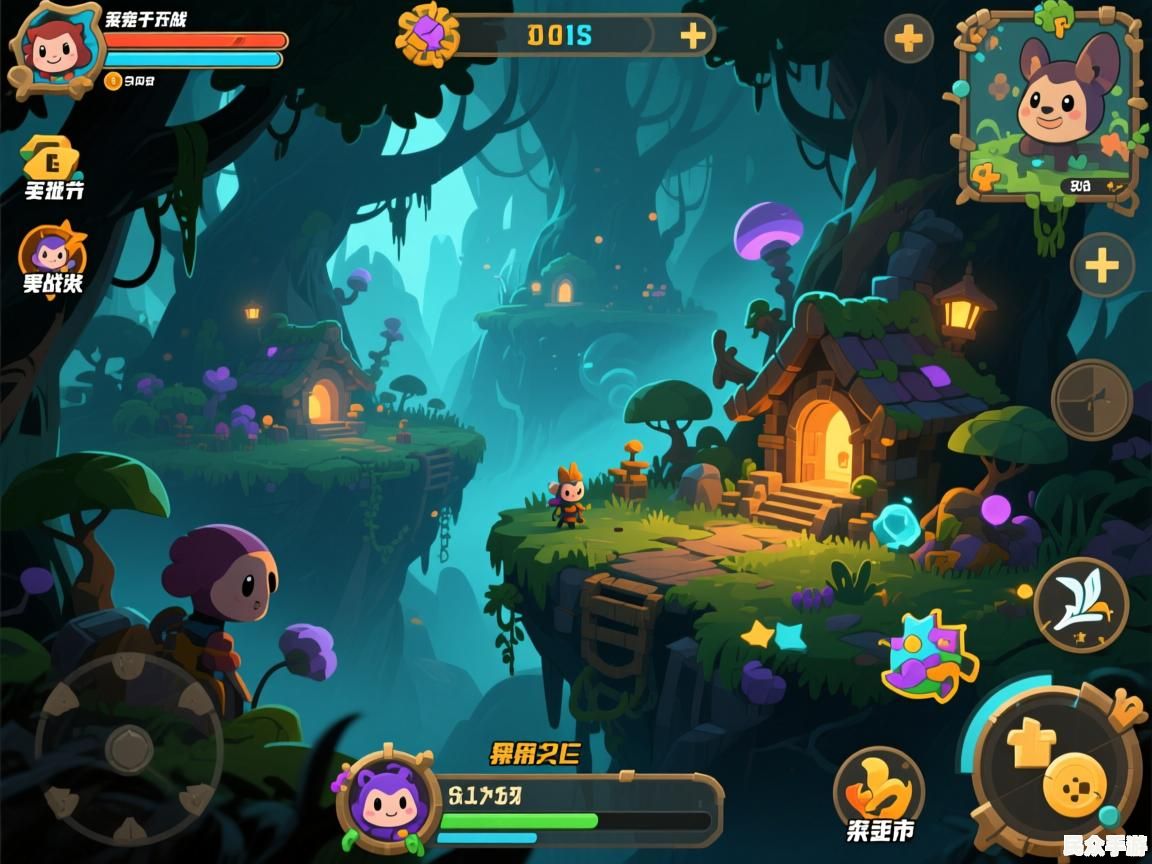The height and width of the screenshot is (864, 1152).
Task: Tap the virtual joystick pad
Action: click(129, 748)
